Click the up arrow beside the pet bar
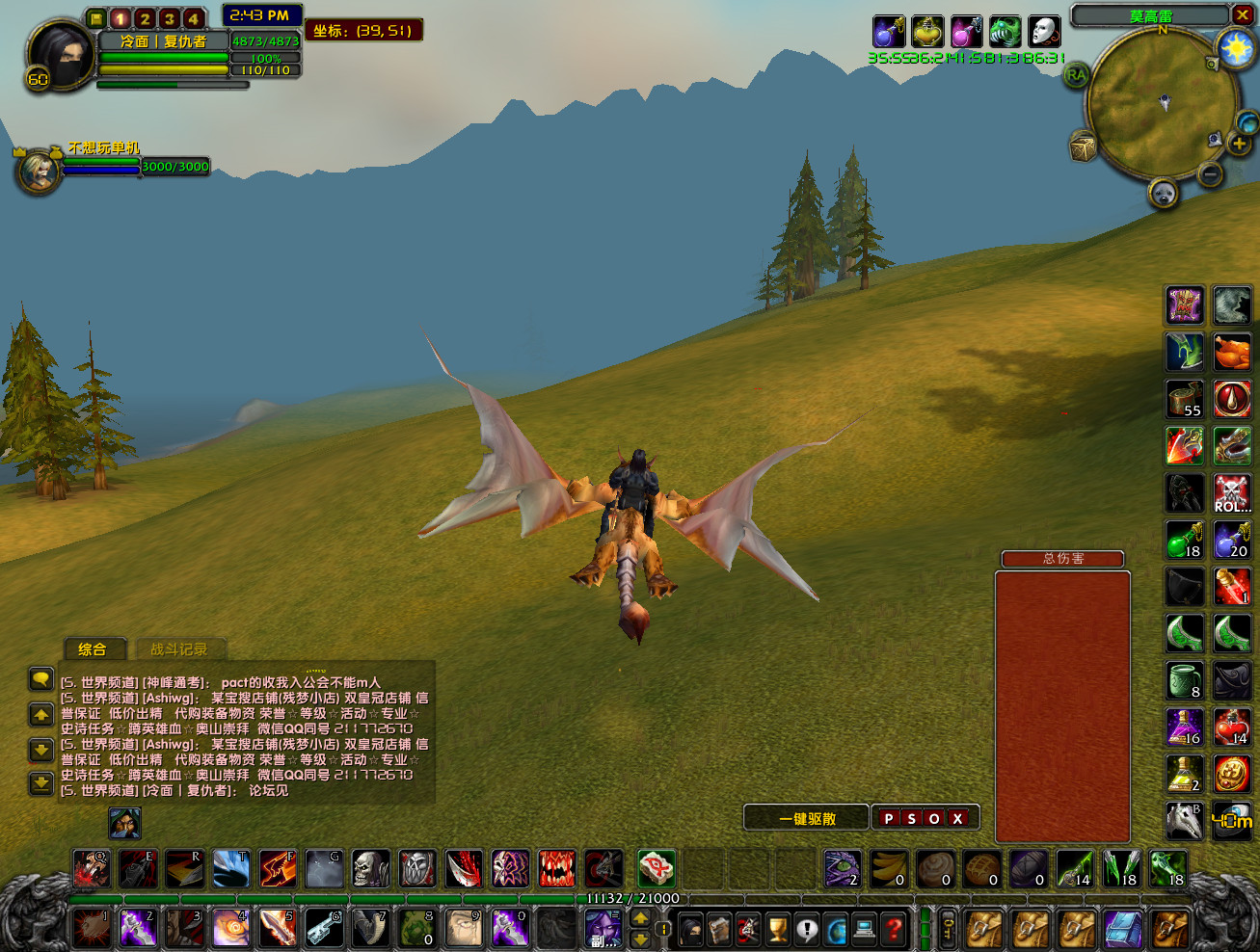Screen dimensions: 1260x952 (639, 917)
